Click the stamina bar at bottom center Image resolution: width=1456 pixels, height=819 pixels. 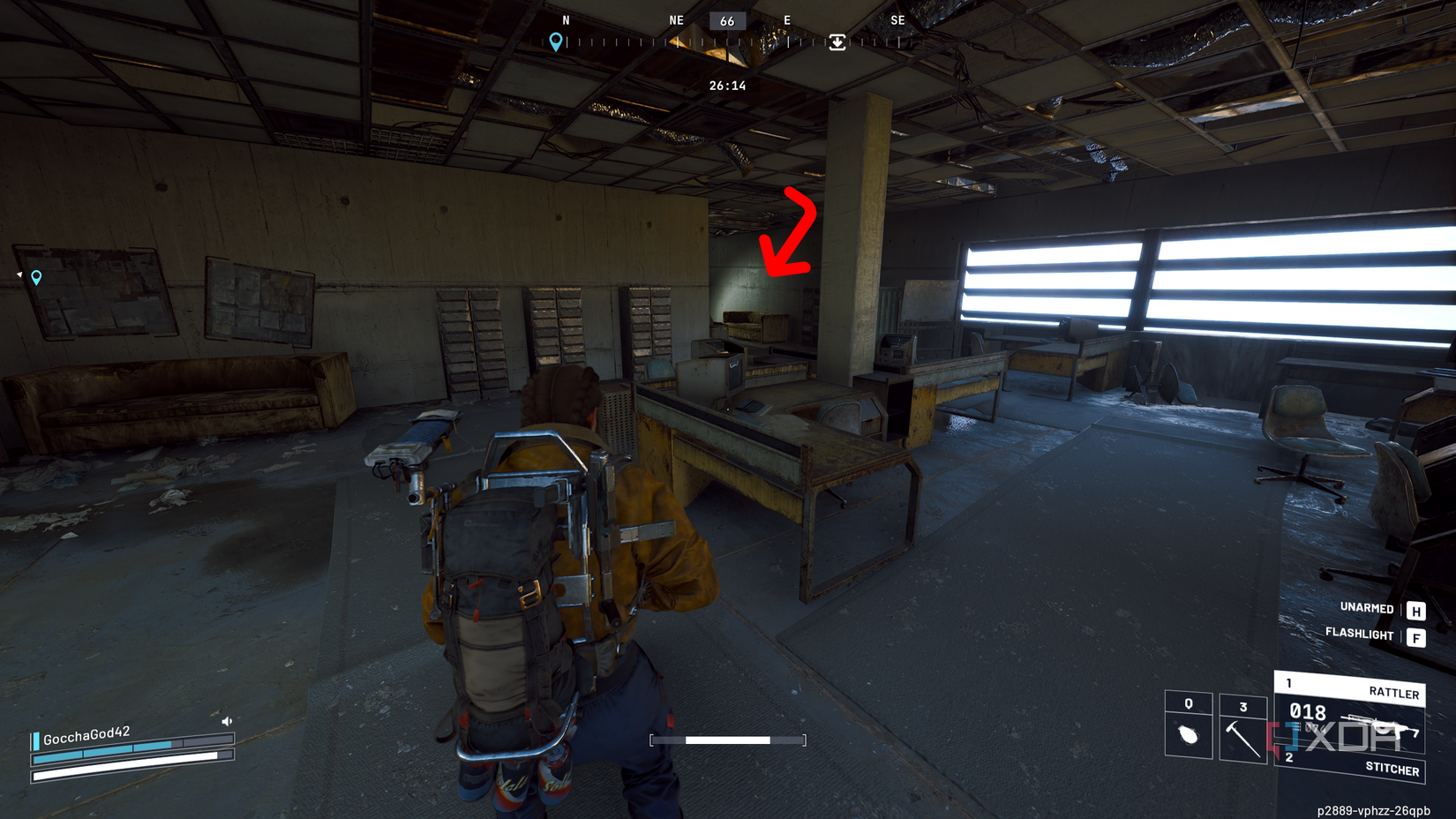729,741
